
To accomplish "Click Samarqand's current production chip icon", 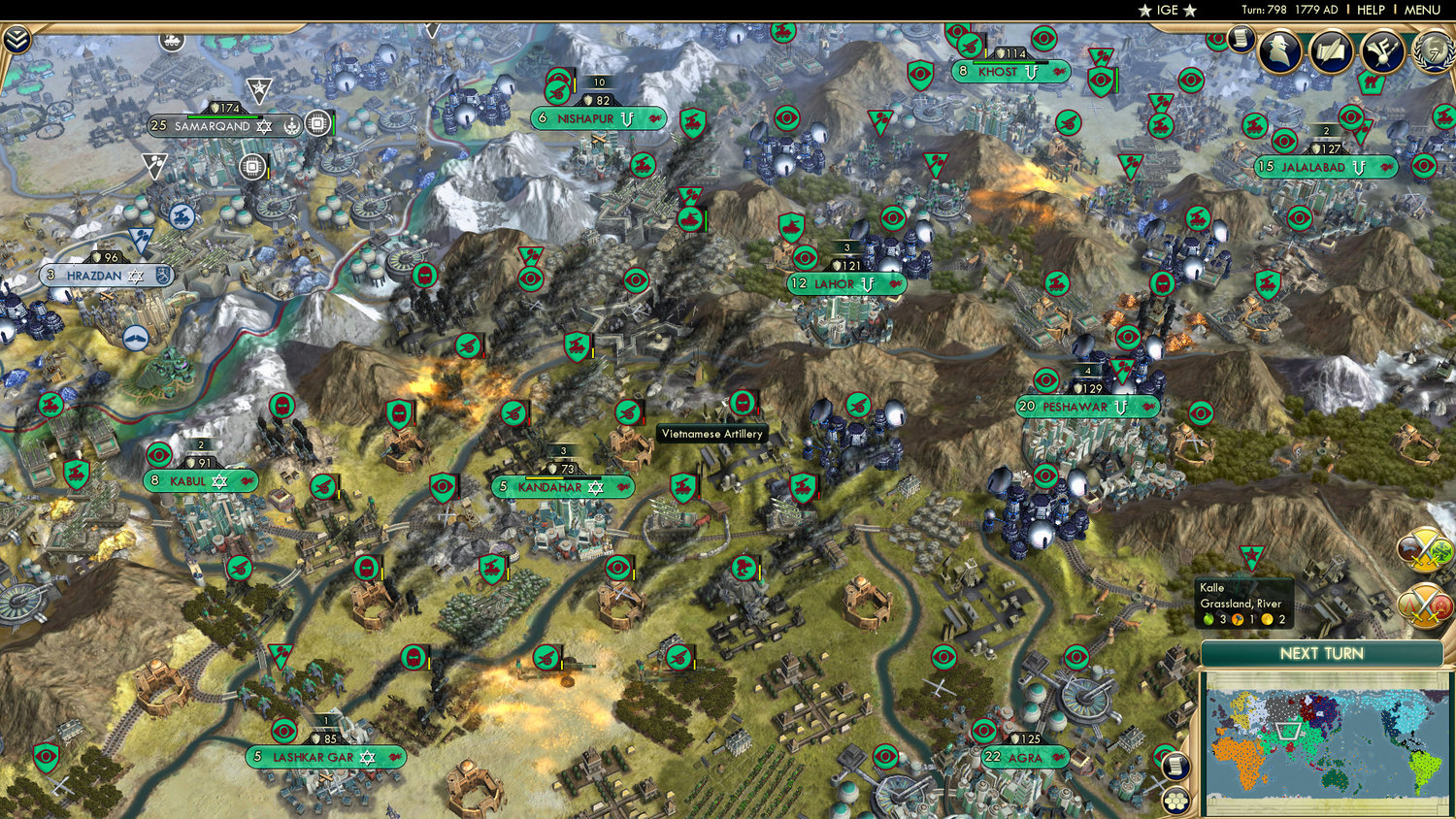I will pyautogui.click(x=318, y=124).
